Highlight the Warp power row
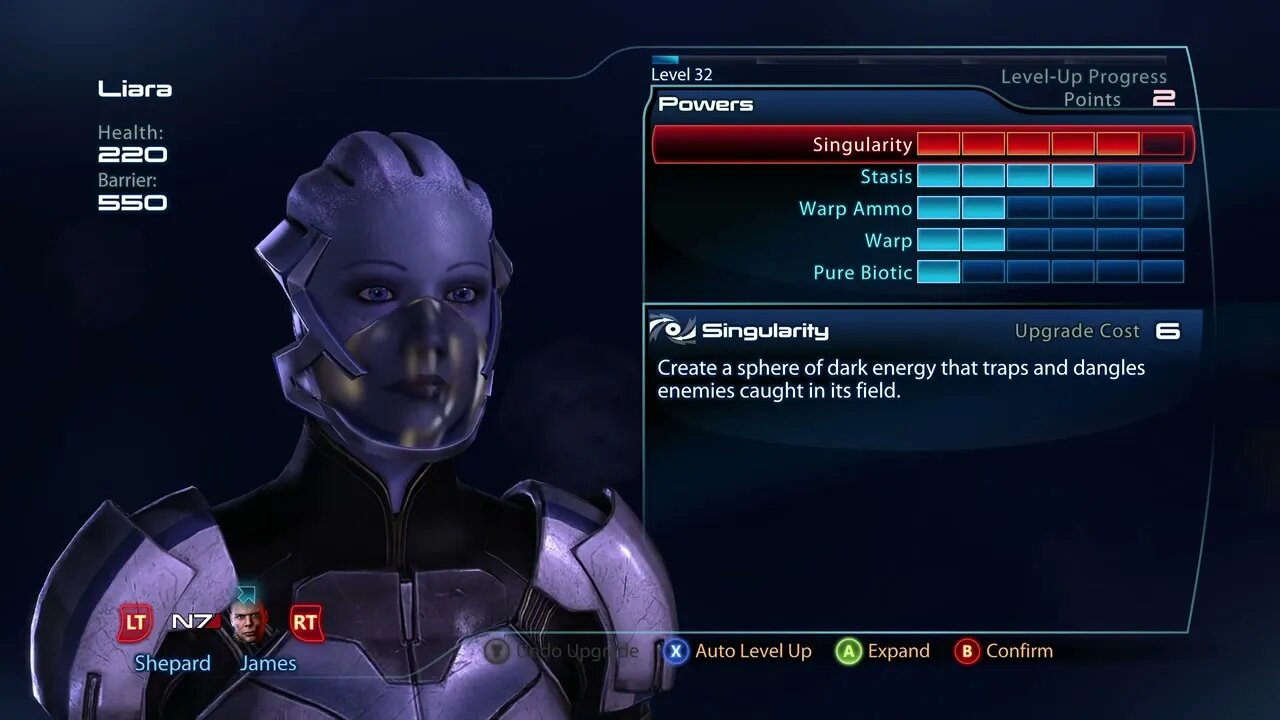The height and width of the screenshot is (720, 1280). tap(888, 241)
